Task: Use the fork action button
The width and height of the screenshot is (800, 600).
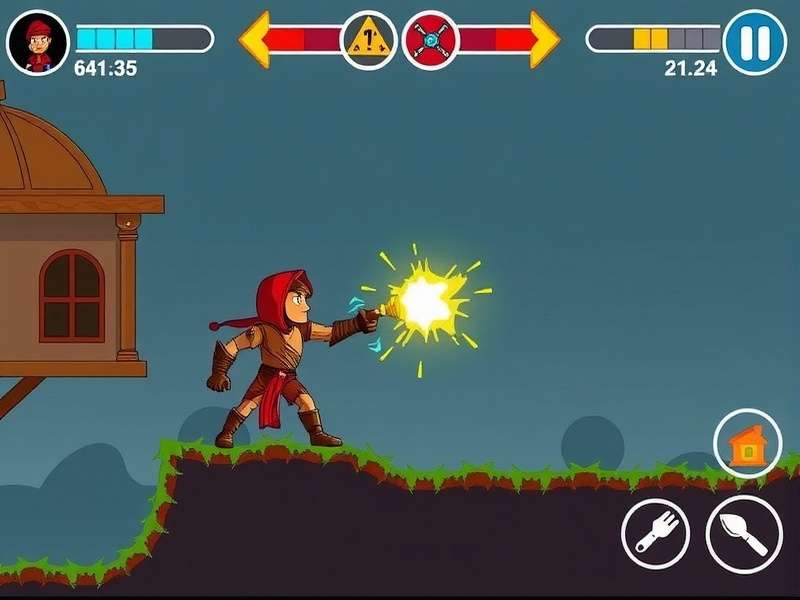Action: (x=655, y=533)
